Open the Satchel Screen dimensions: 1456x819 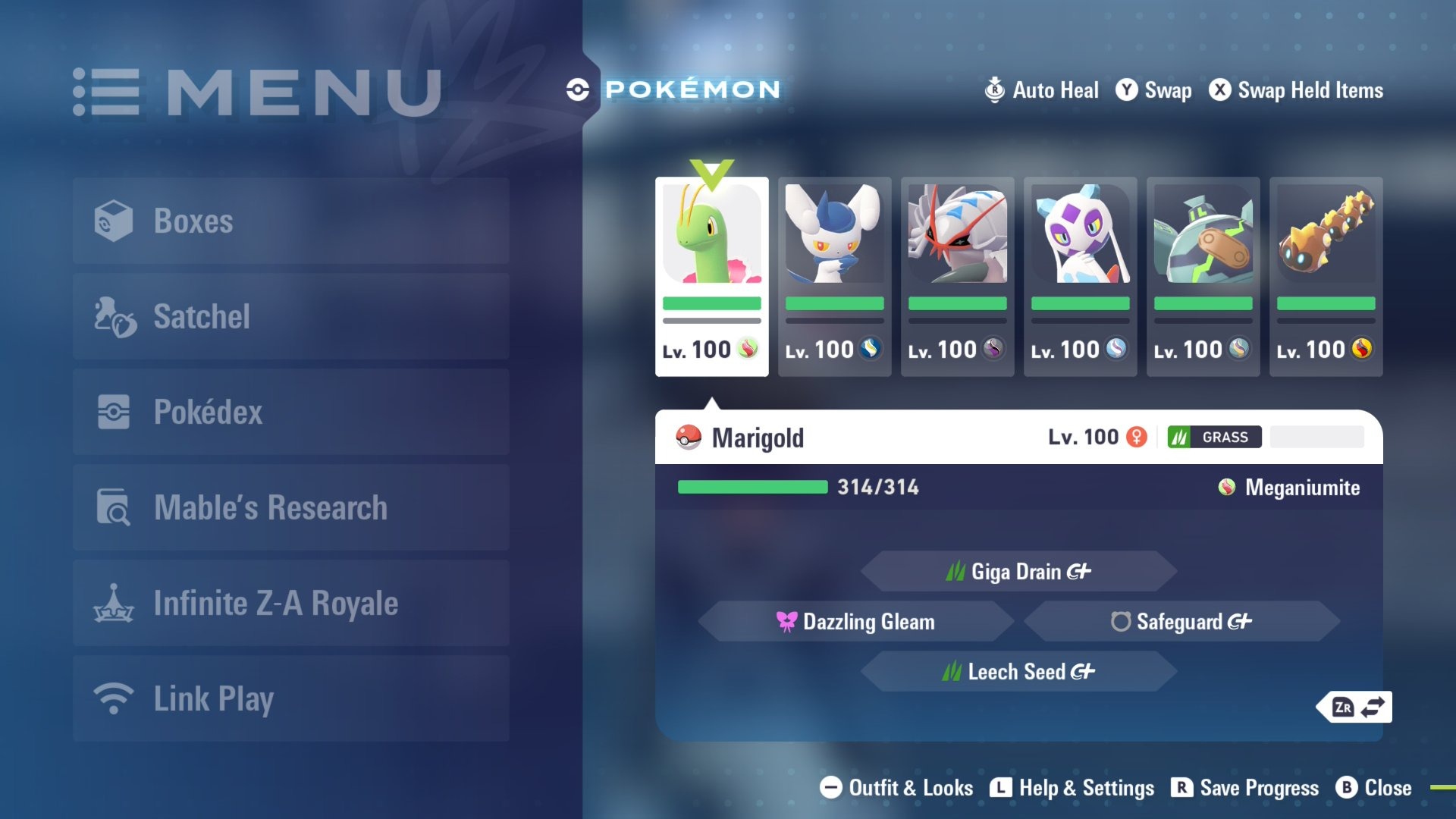coord(291,316)
